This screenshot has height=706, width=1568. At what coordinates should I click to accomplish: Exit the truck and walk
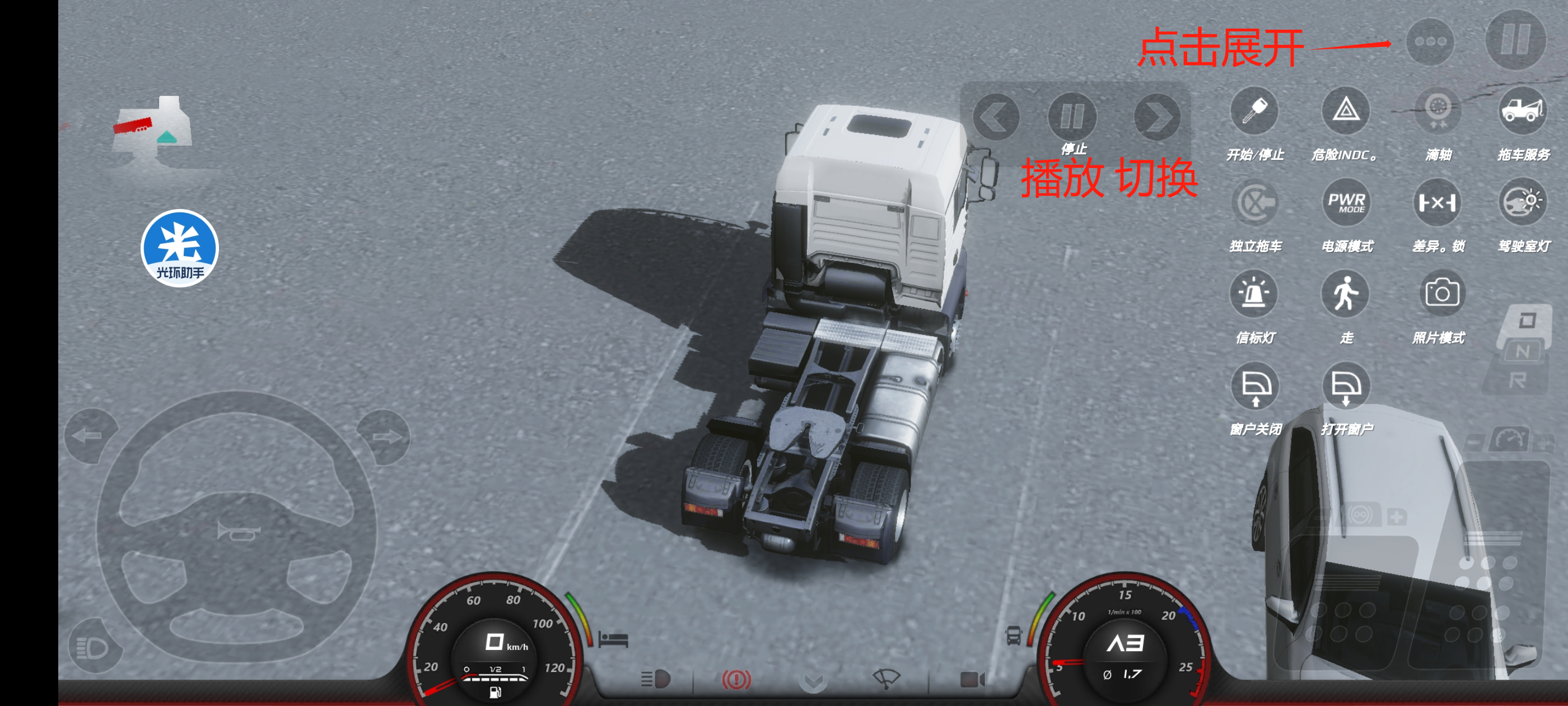pos(1345,294)
